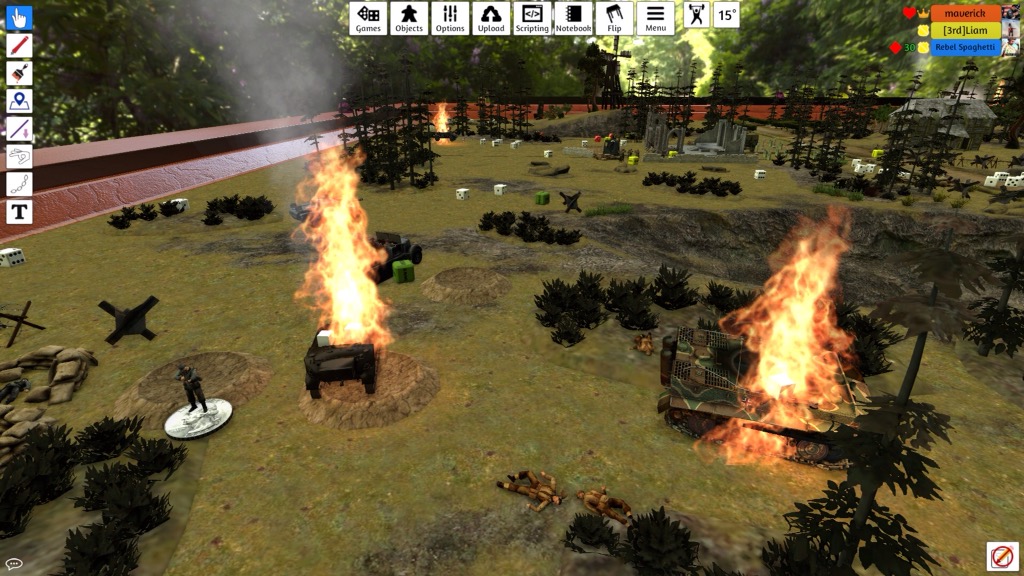
Task: Activate the map pin zone tool
Action: [x=19, y=101]
